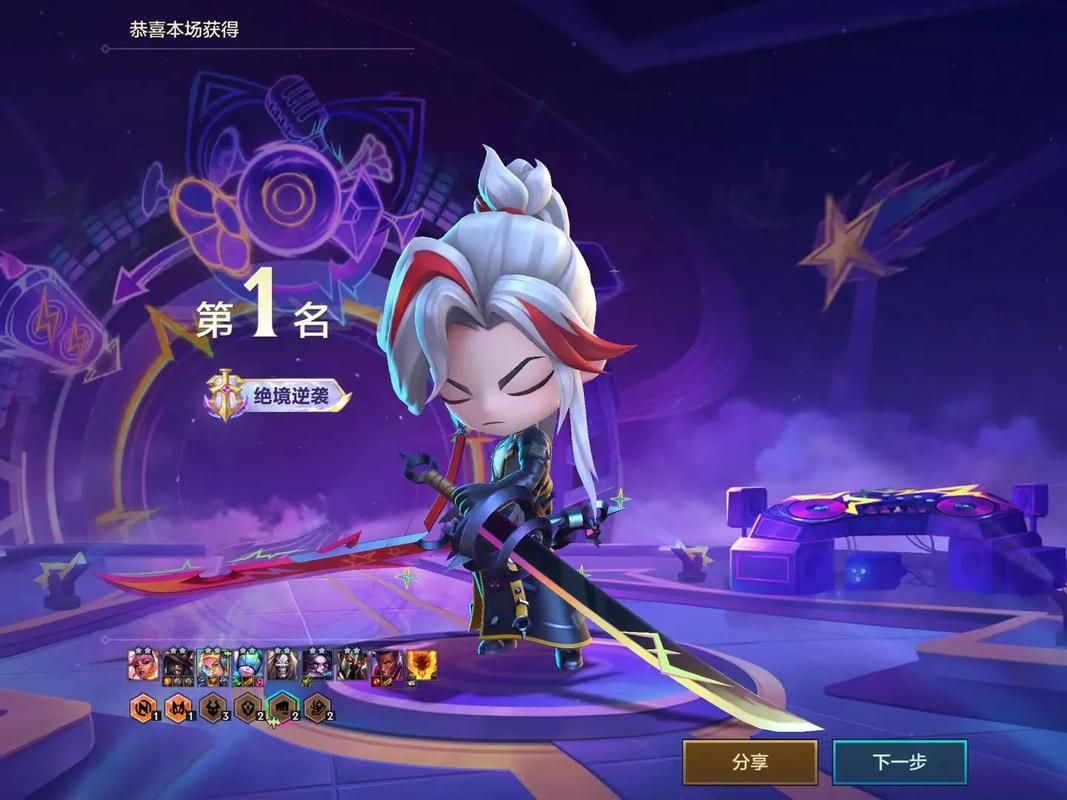The image size is (1067, 800).
Task: Inspect the witch-hat champion portrait
Action: point(178,665)
